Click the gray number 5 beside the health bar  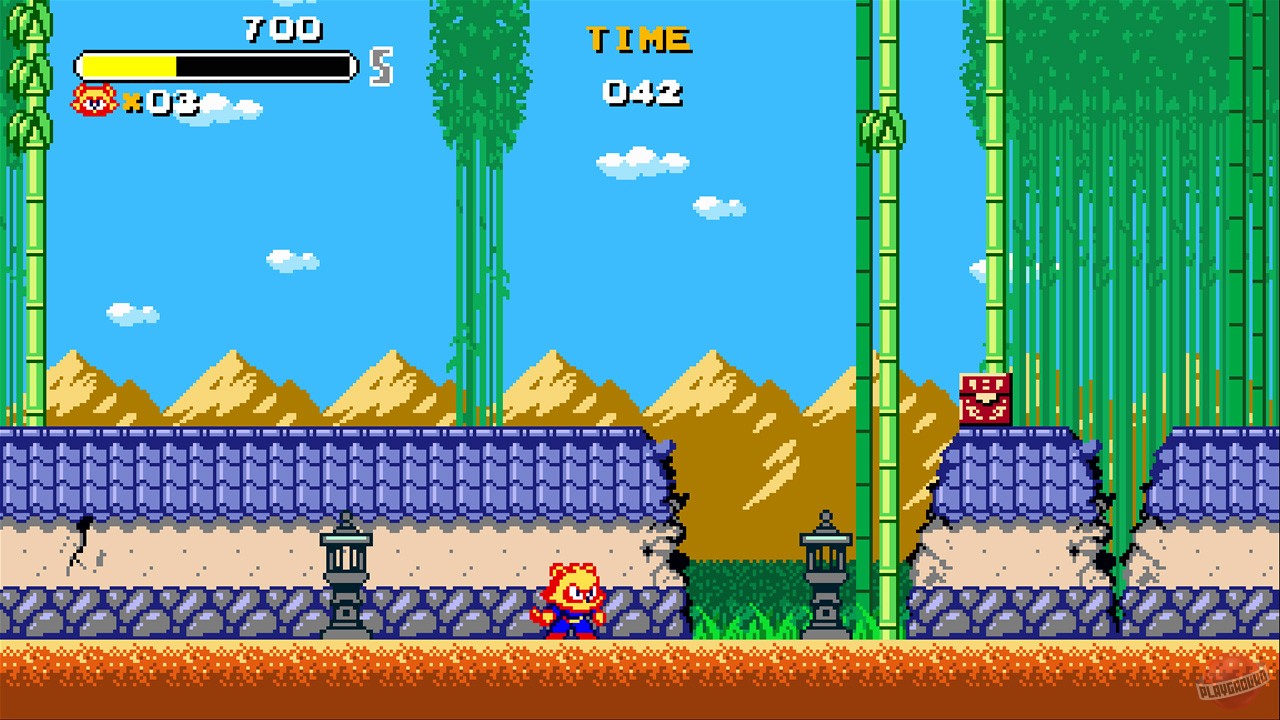coord(378,62)
